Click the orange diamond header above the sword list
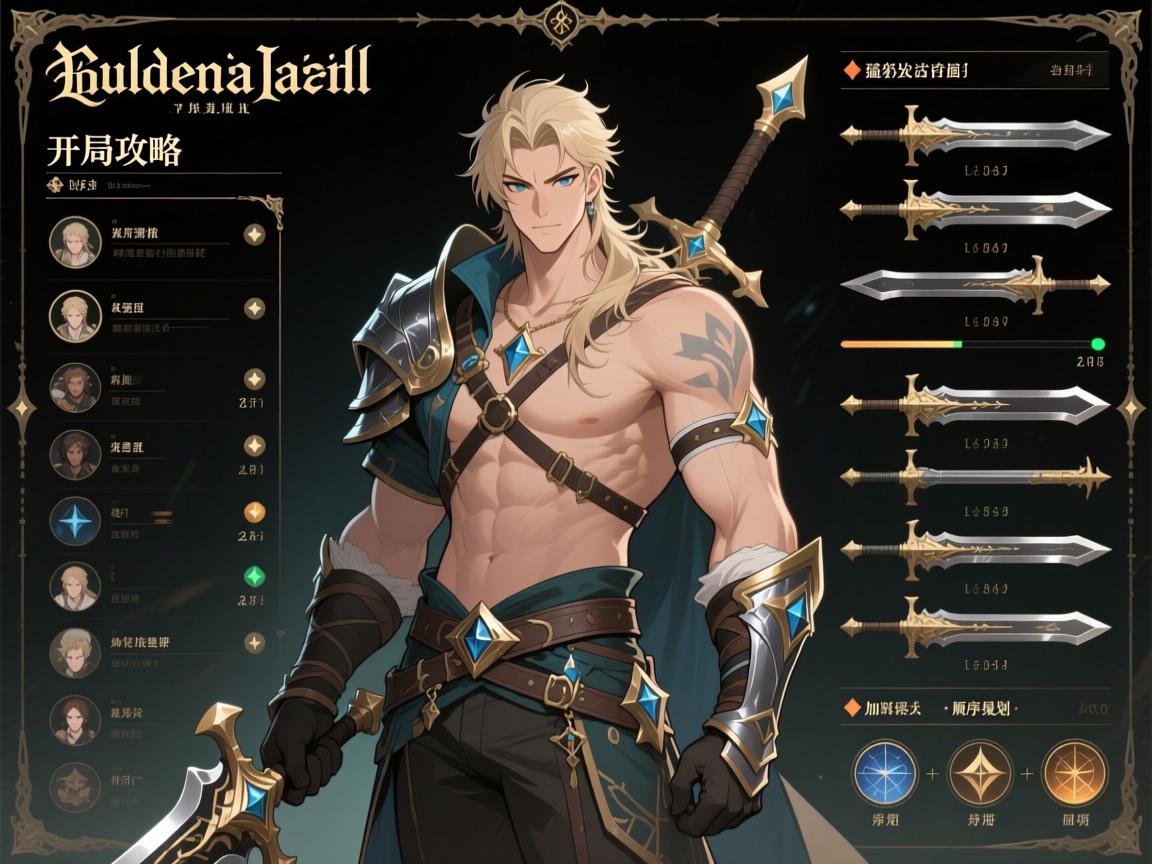The image size is (1152, 864). pyautogui.click(x=852, y=70)
